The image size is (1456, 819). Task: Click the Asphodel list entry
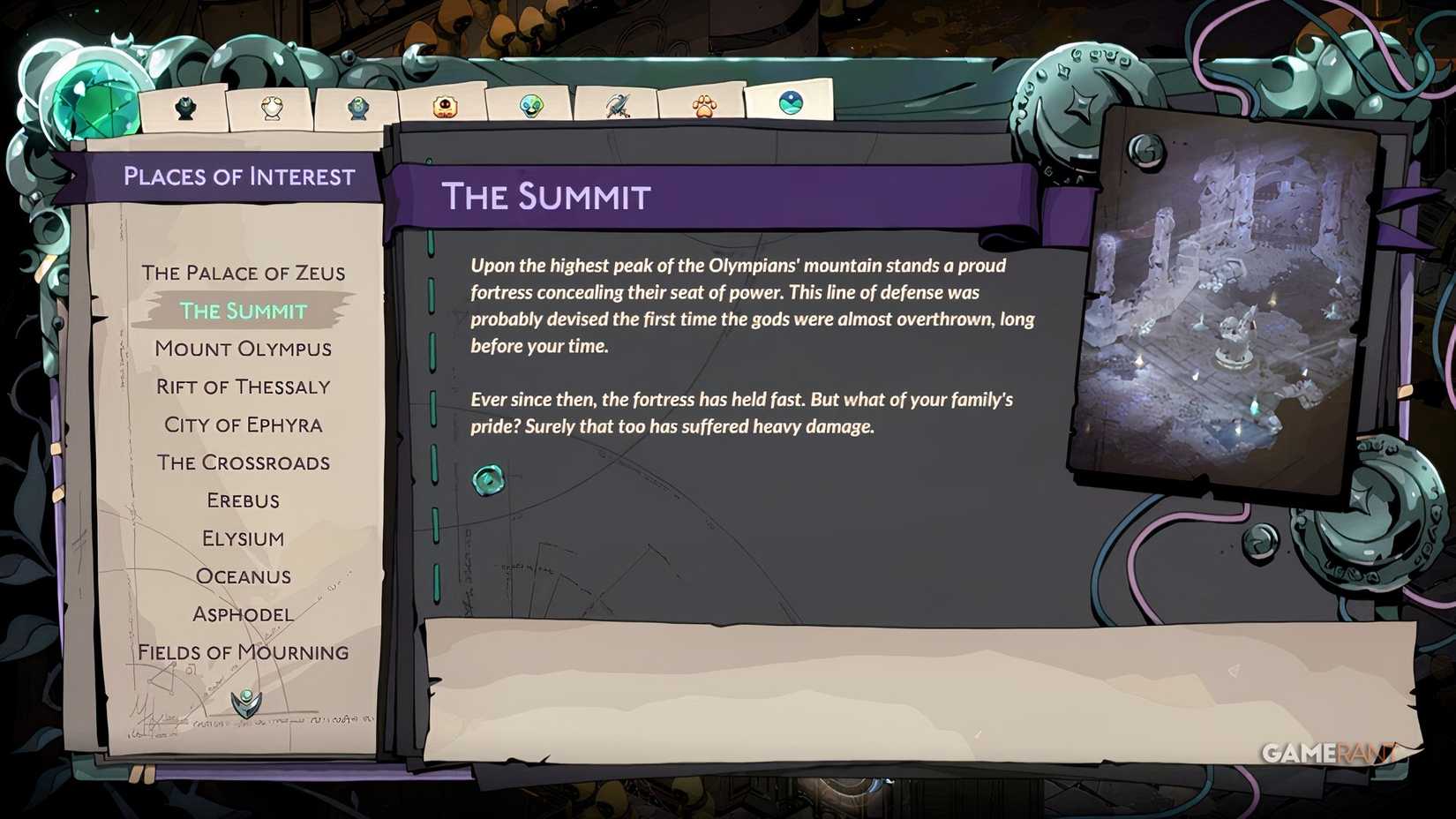(244, 613)
